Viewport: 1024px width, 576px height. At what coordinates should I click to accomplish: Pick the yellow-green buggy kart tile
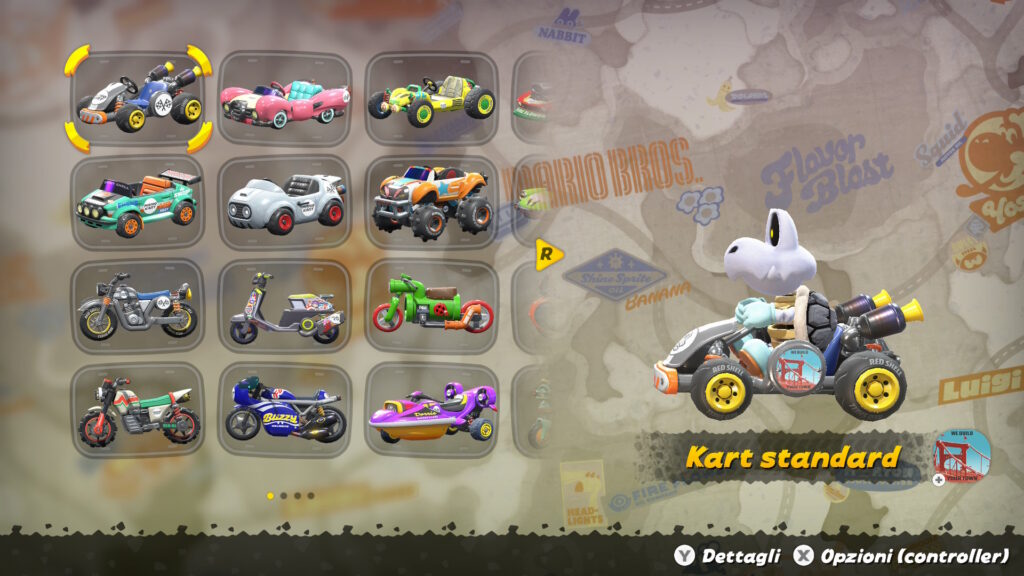pos(431,99)
